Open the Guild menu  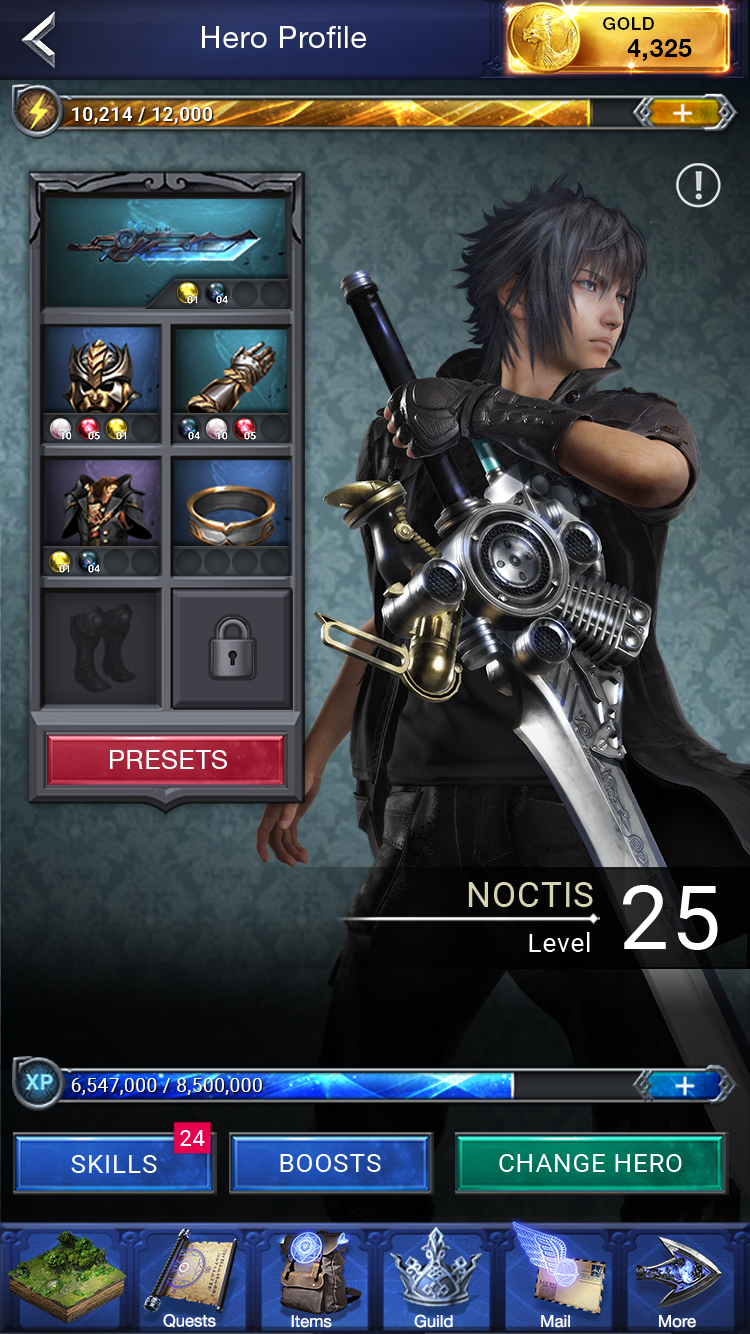[433, 1280]
